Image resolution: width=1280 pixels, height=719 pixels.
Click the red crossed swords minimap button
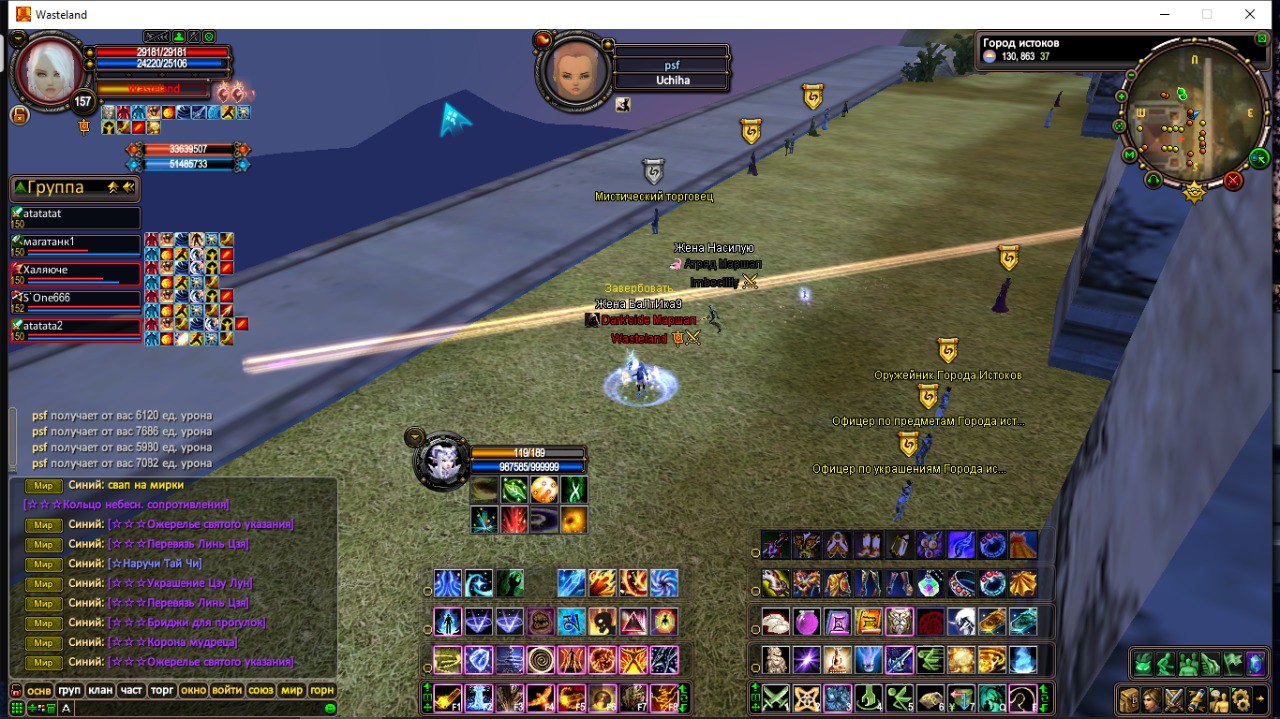1233,180
